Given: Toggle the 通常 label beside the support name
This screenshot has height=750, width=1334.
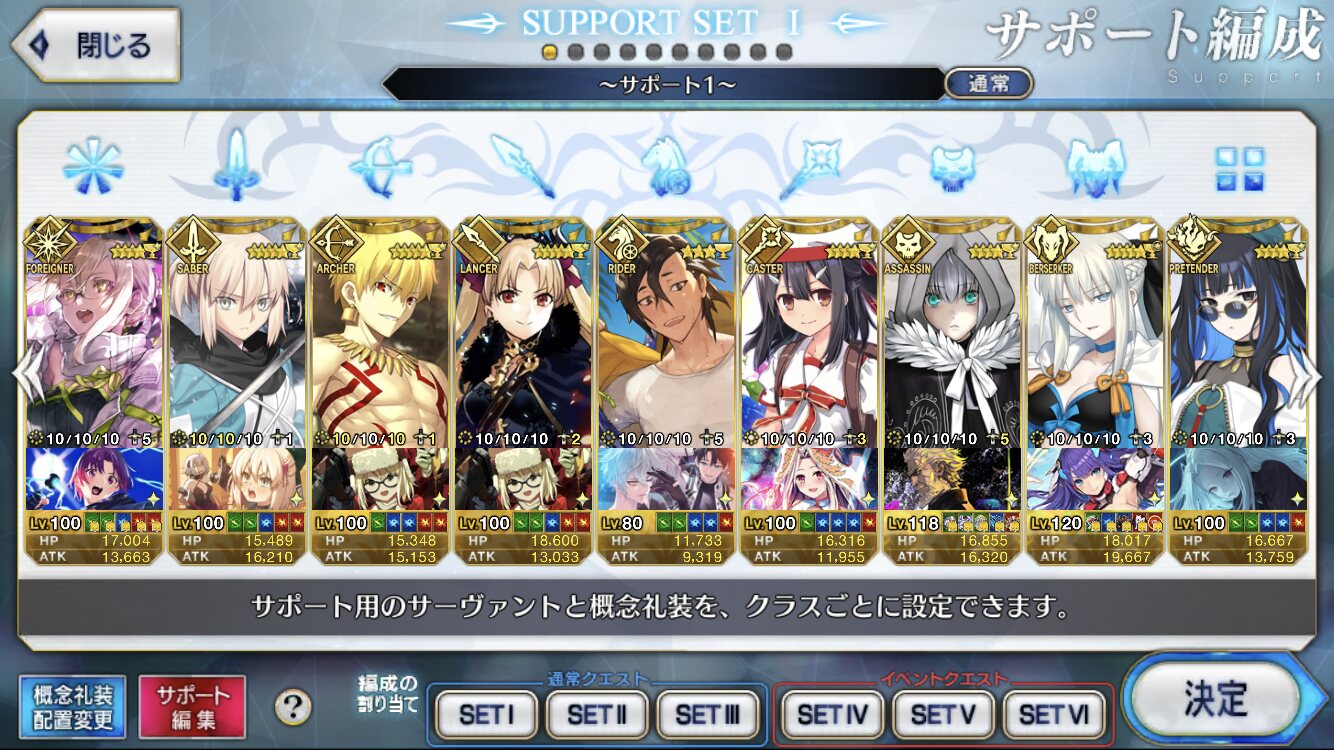Looking at the screenshot, I should point(988,84).
